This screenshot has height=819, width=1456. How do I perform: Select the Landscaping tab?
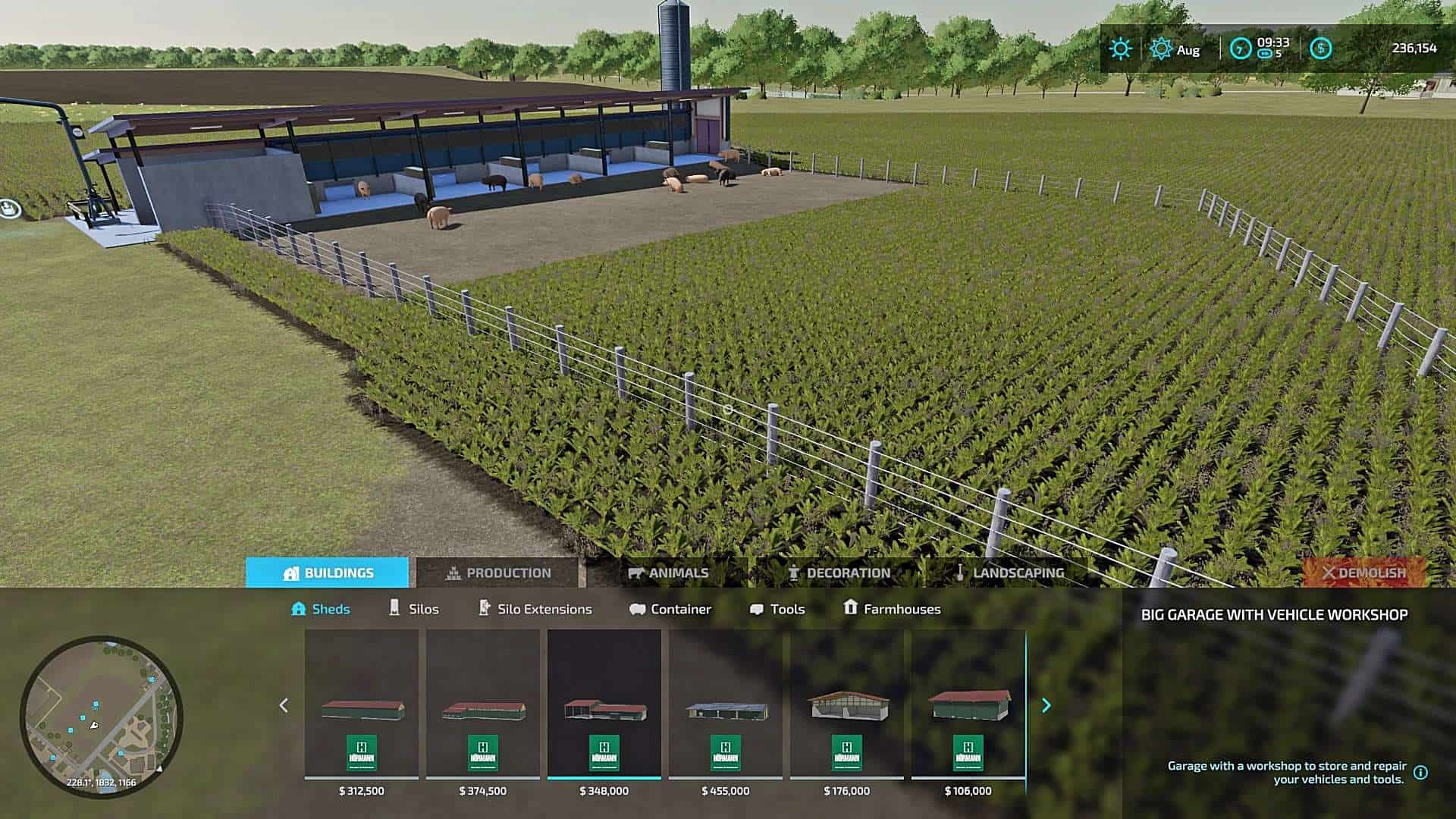tap(1009, 573)
